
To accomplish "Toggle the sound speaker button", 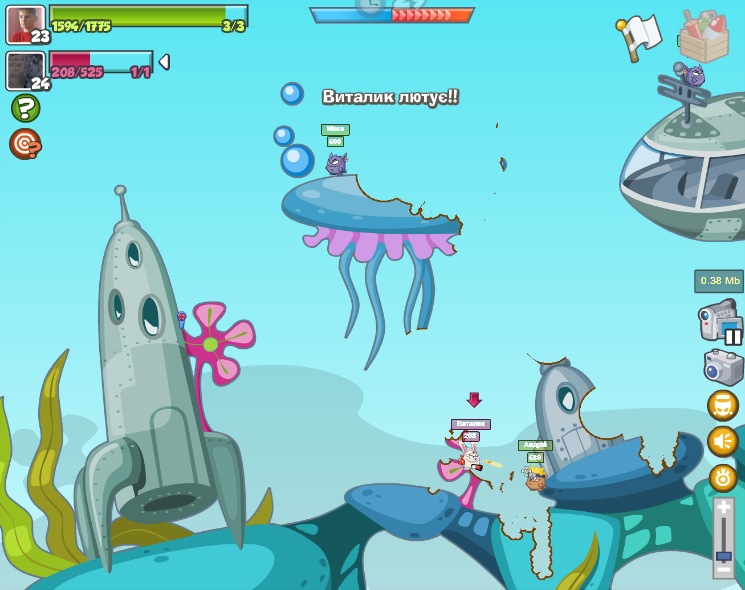I will 722,441.
